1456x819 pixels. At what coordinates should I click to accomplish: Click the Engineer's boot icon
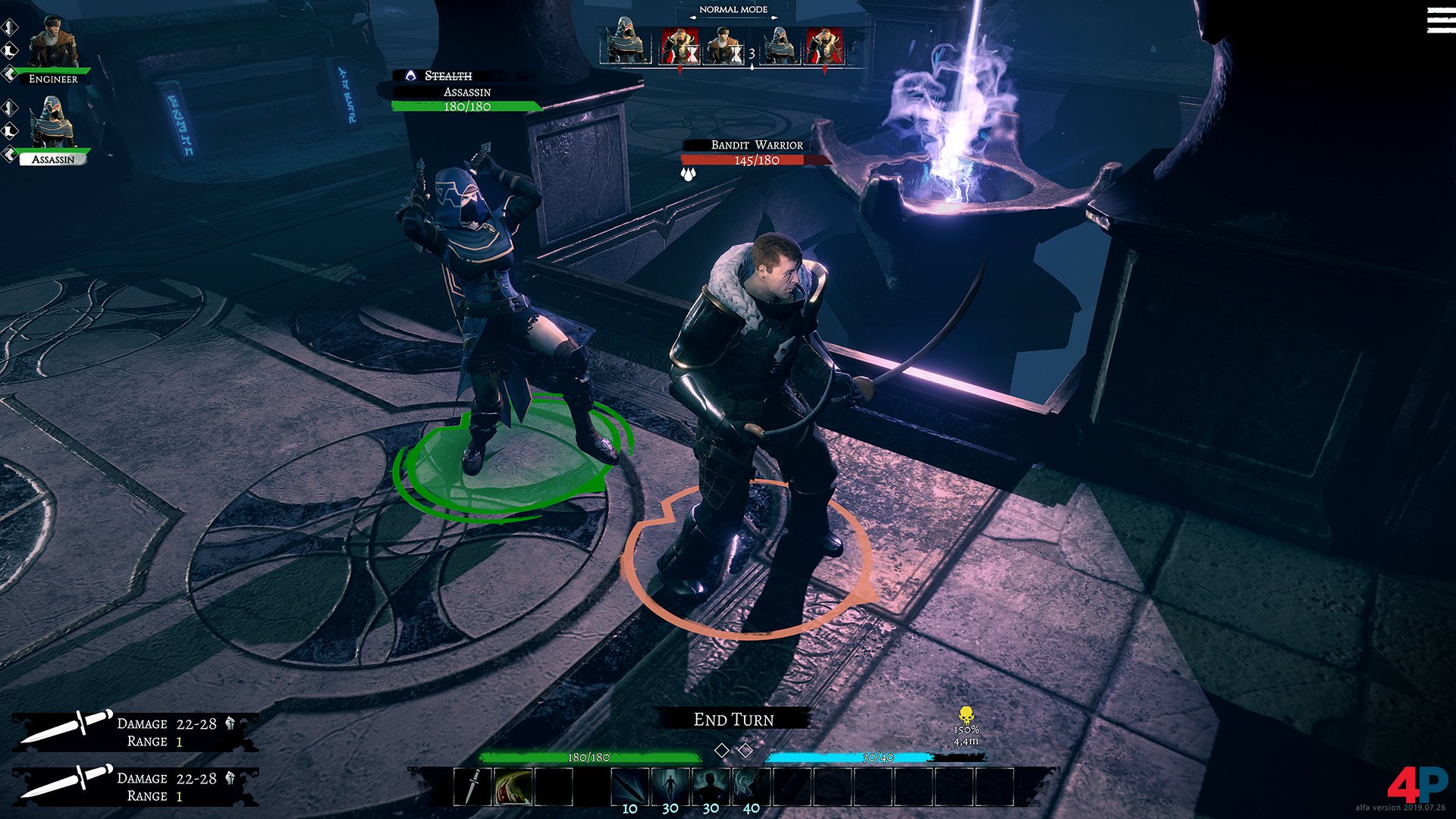click(11, 50)
